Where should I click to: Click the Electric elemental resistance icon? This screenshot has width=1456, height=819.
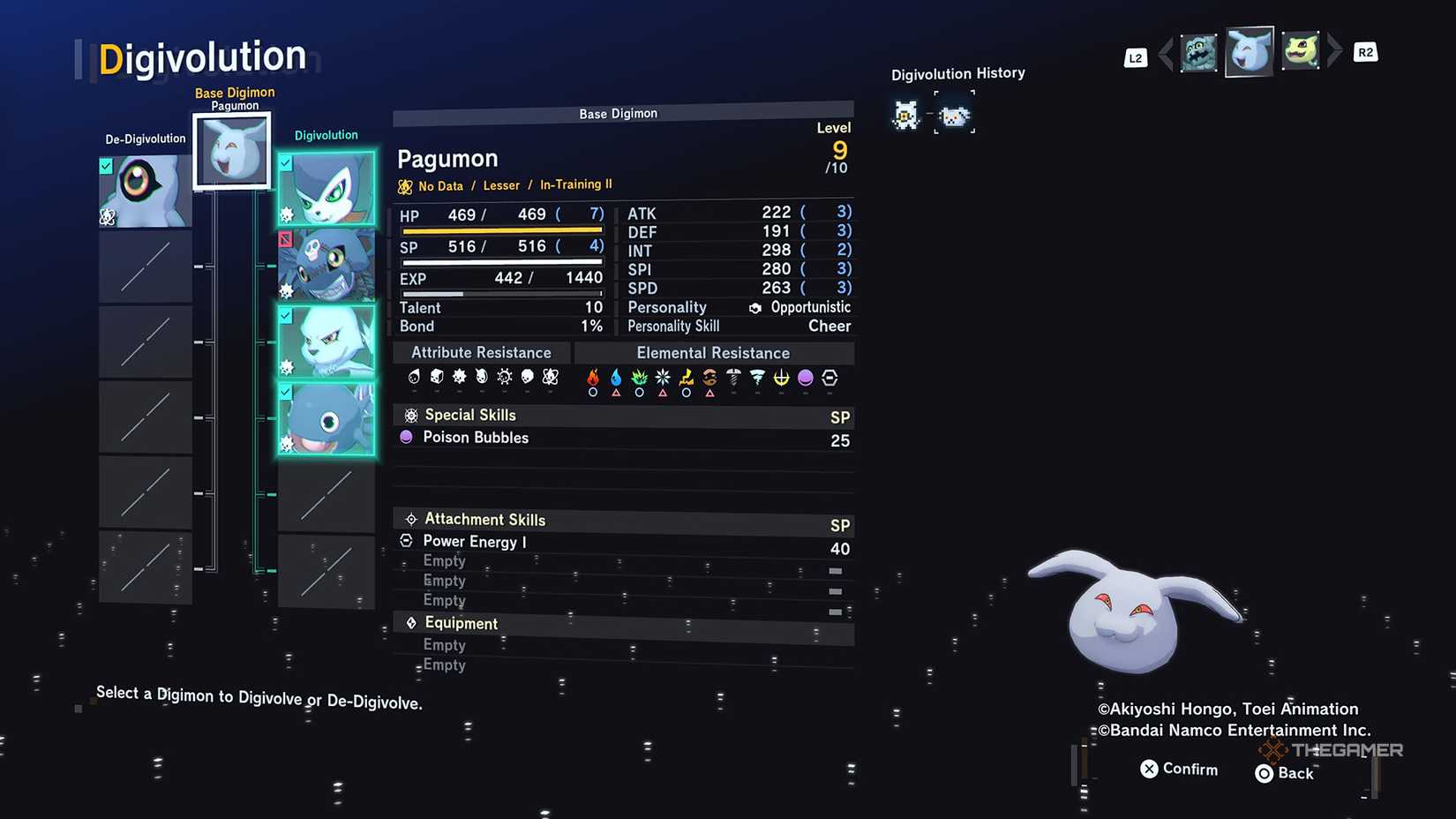click(685, 378)
